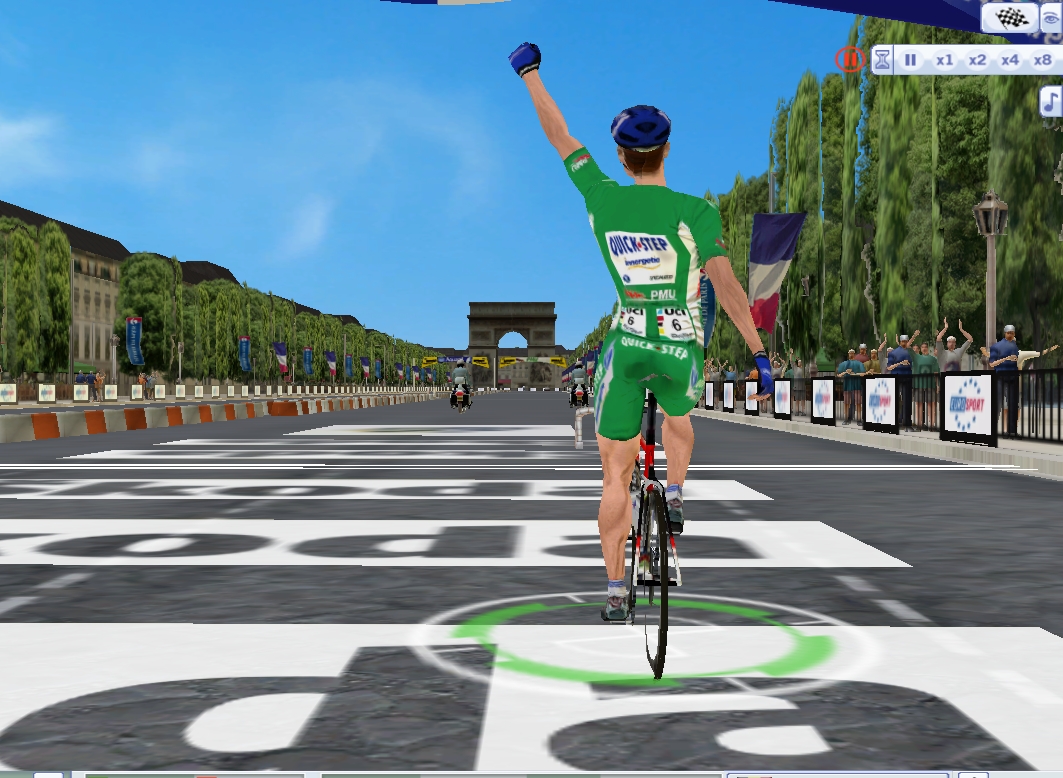Pause the race simulation

[x=911, y=60]
